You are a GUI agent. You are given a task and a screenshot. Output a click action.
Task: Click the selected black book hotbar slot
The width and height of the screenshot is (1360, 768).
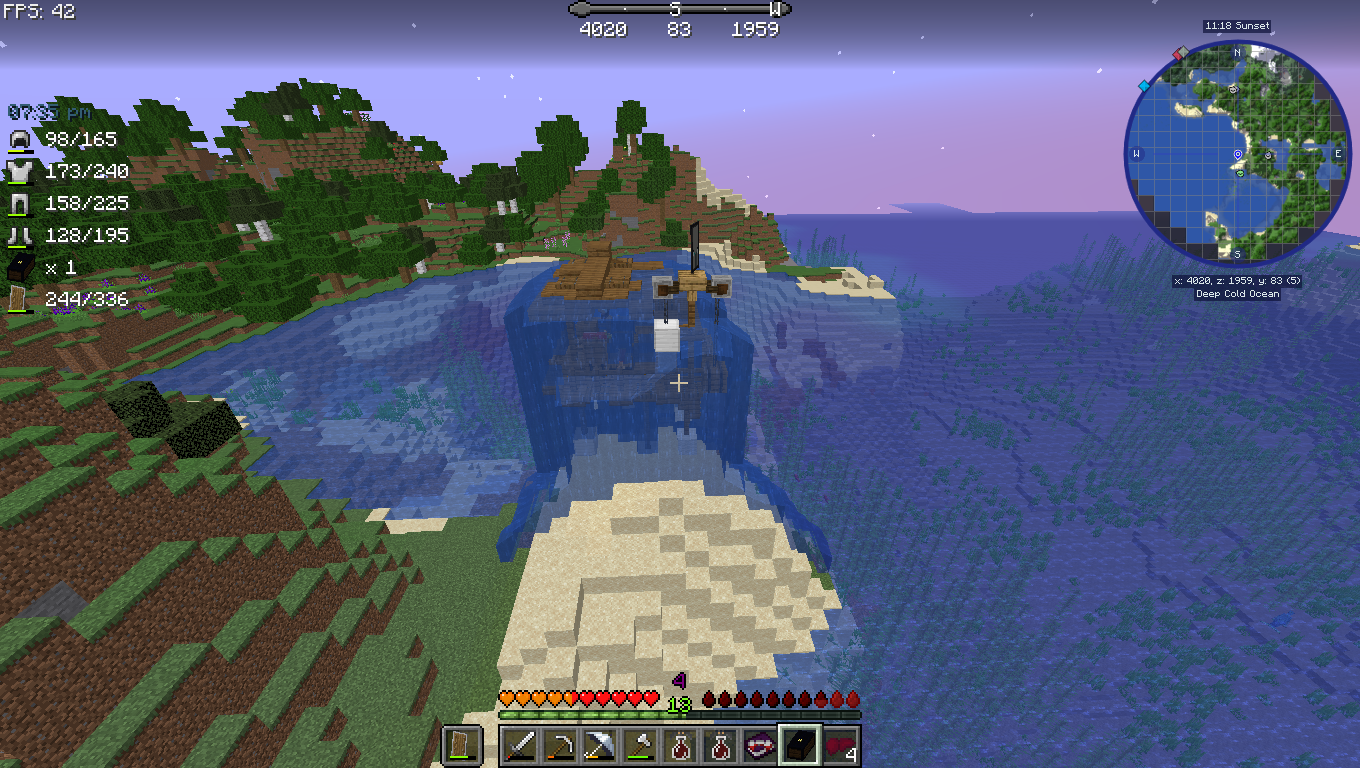799,747
